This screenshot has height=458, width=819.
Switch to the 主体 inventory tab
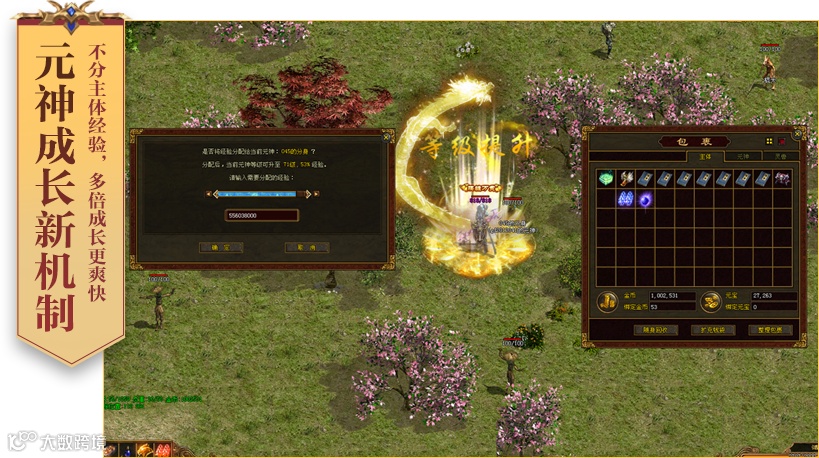(x=705, y=157)
